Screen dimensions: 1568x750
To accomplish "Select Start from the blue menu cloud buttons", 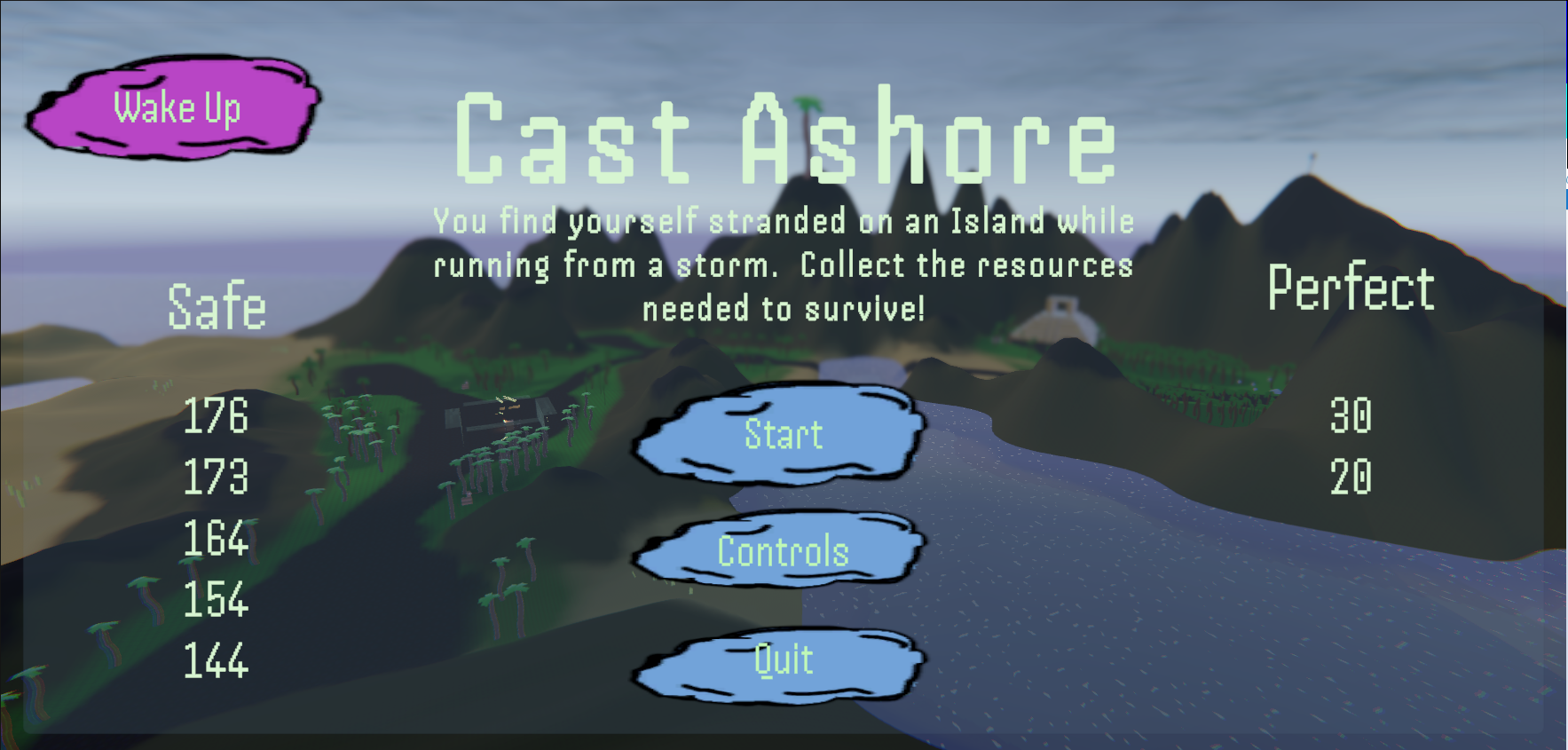I will 782,436.
